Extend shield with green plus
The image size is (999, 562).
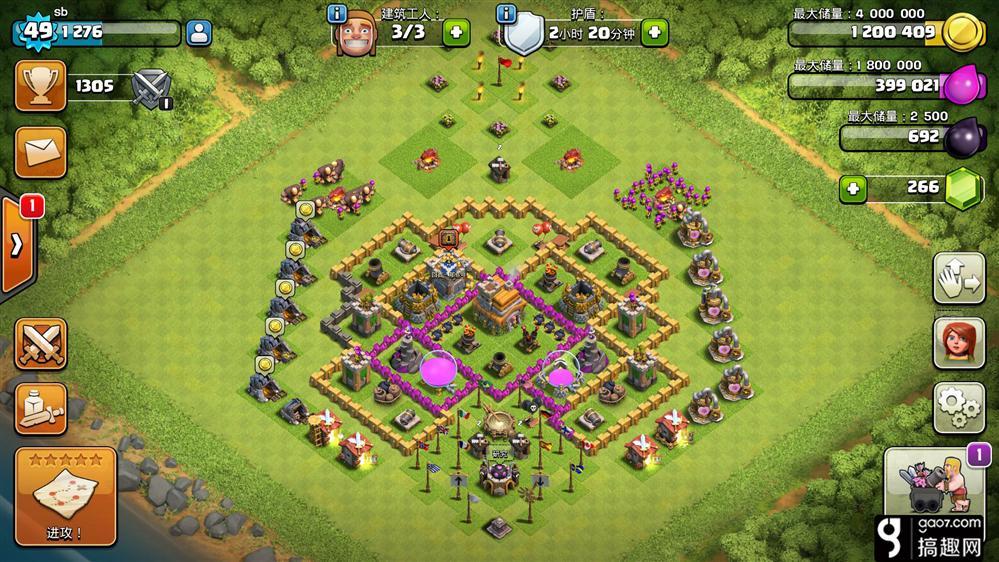click(655, 32)
